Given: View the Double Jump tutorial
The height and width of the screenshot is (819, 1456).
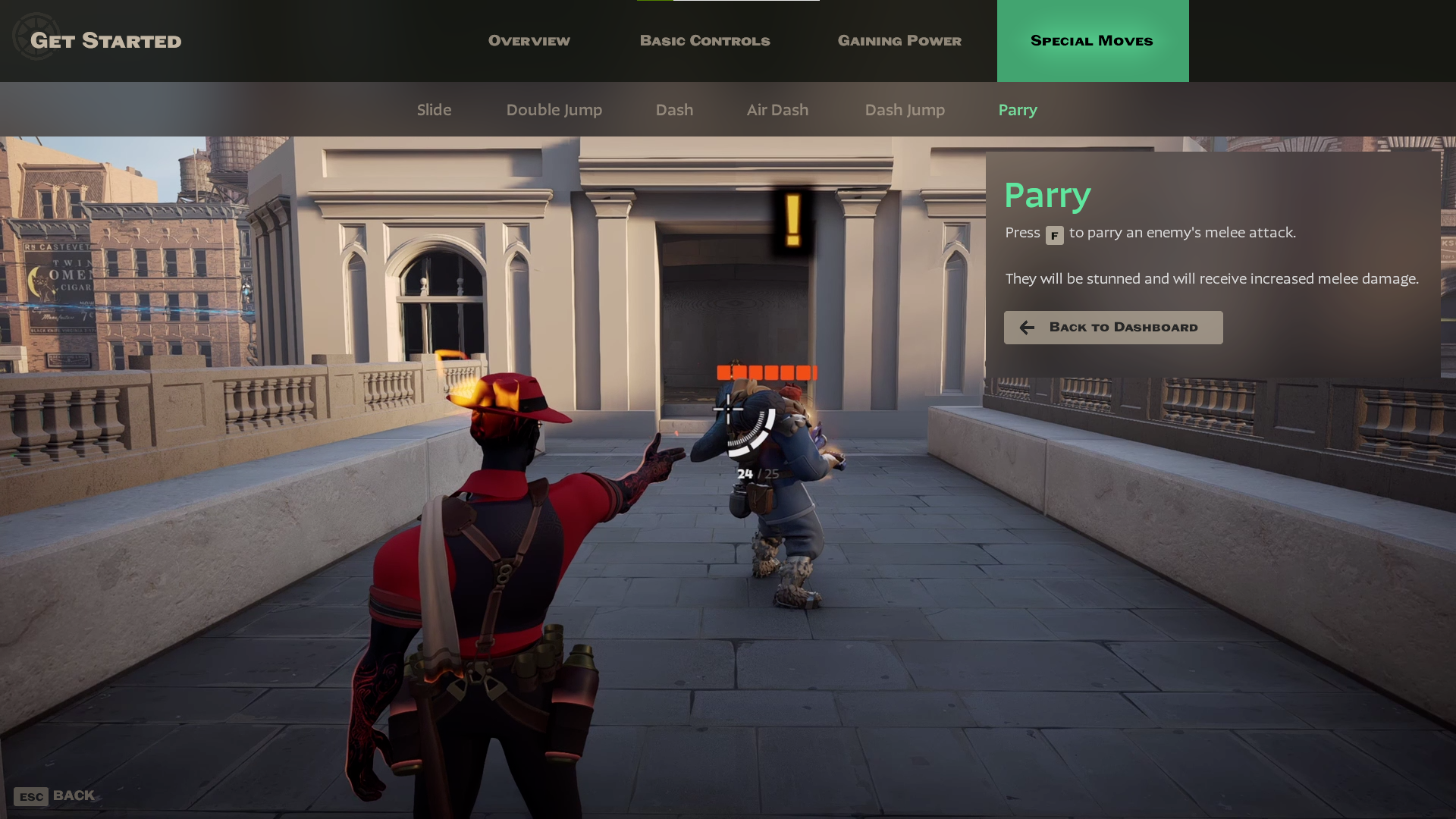Looking at the screenshot, I should pyautogui.click(x=554, y=110).
